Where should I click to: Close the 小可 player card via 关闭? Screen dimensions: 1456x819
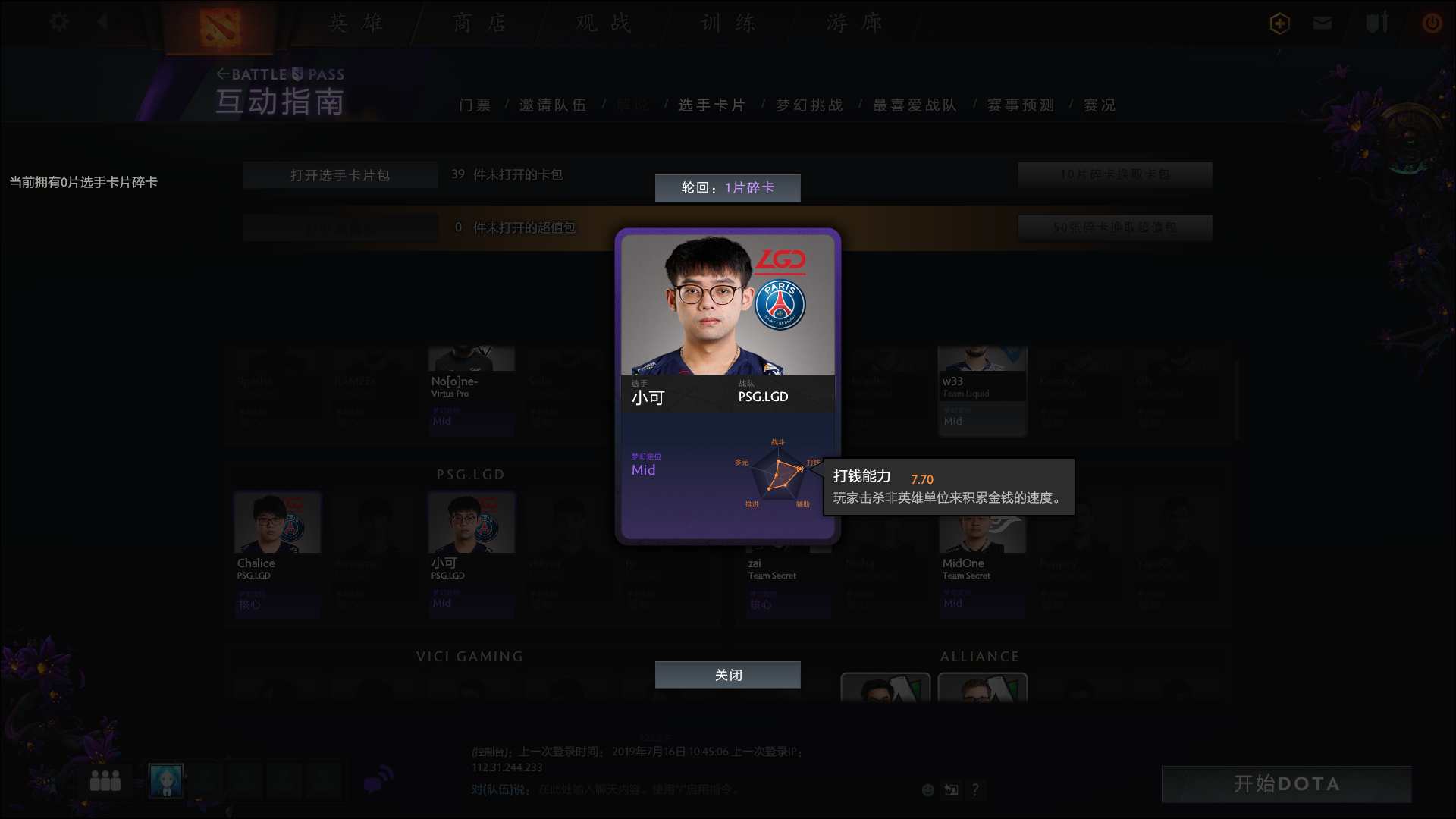tap(727, 674)
